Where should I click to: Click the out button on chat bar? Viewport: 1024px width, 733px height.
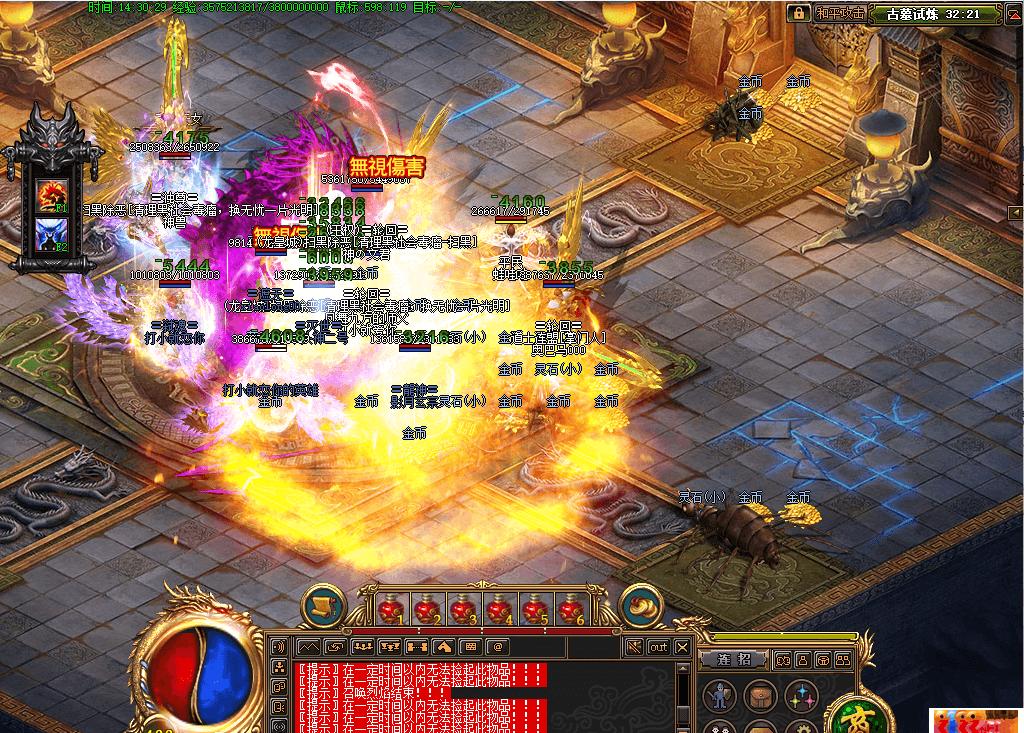[x=658, y=647]
